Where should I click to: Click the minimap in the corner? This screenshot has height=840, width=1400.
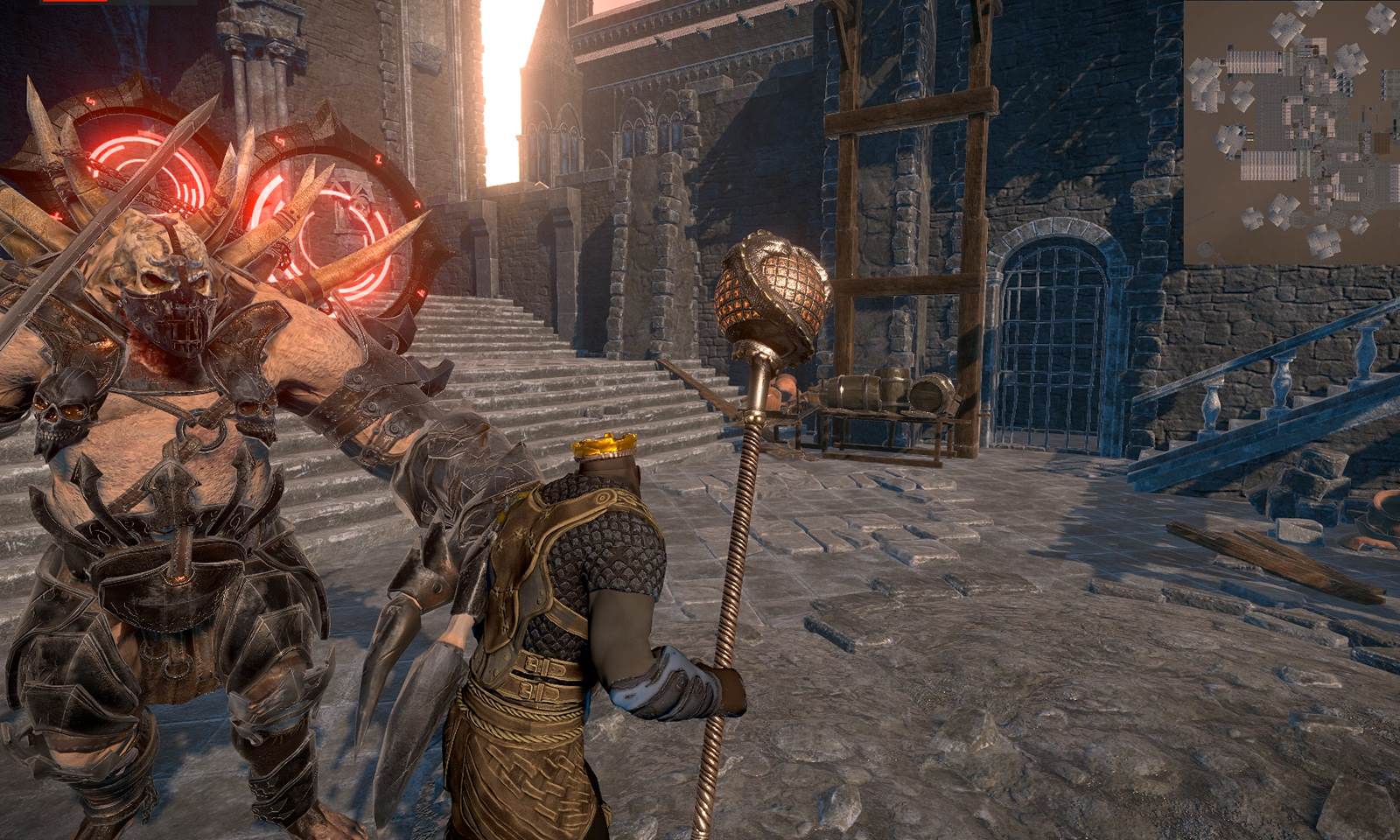click(1291, 131)
